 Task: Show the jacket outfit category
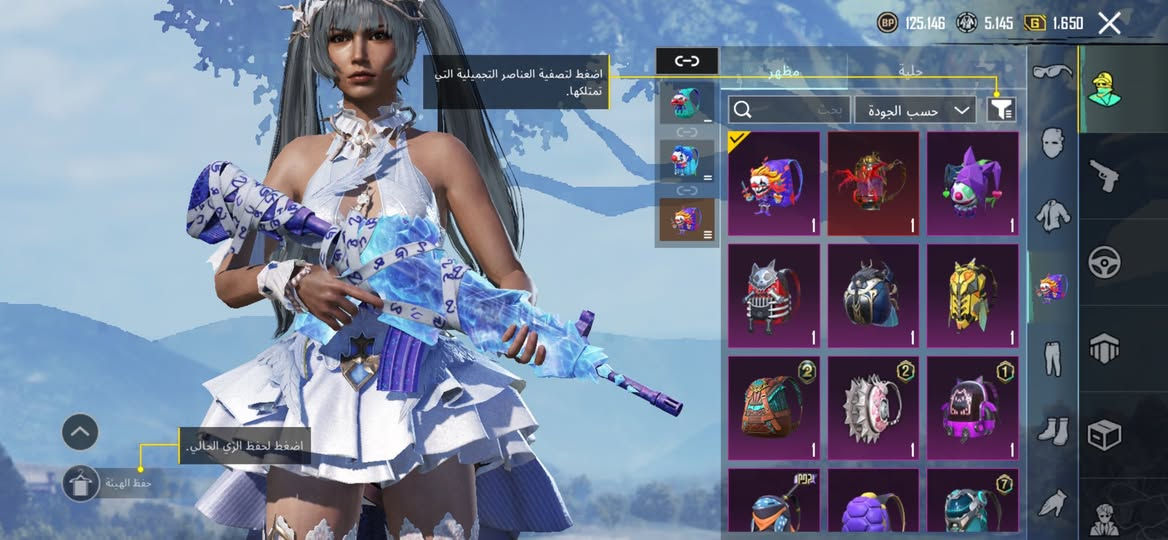click(x=1051, y=214)
